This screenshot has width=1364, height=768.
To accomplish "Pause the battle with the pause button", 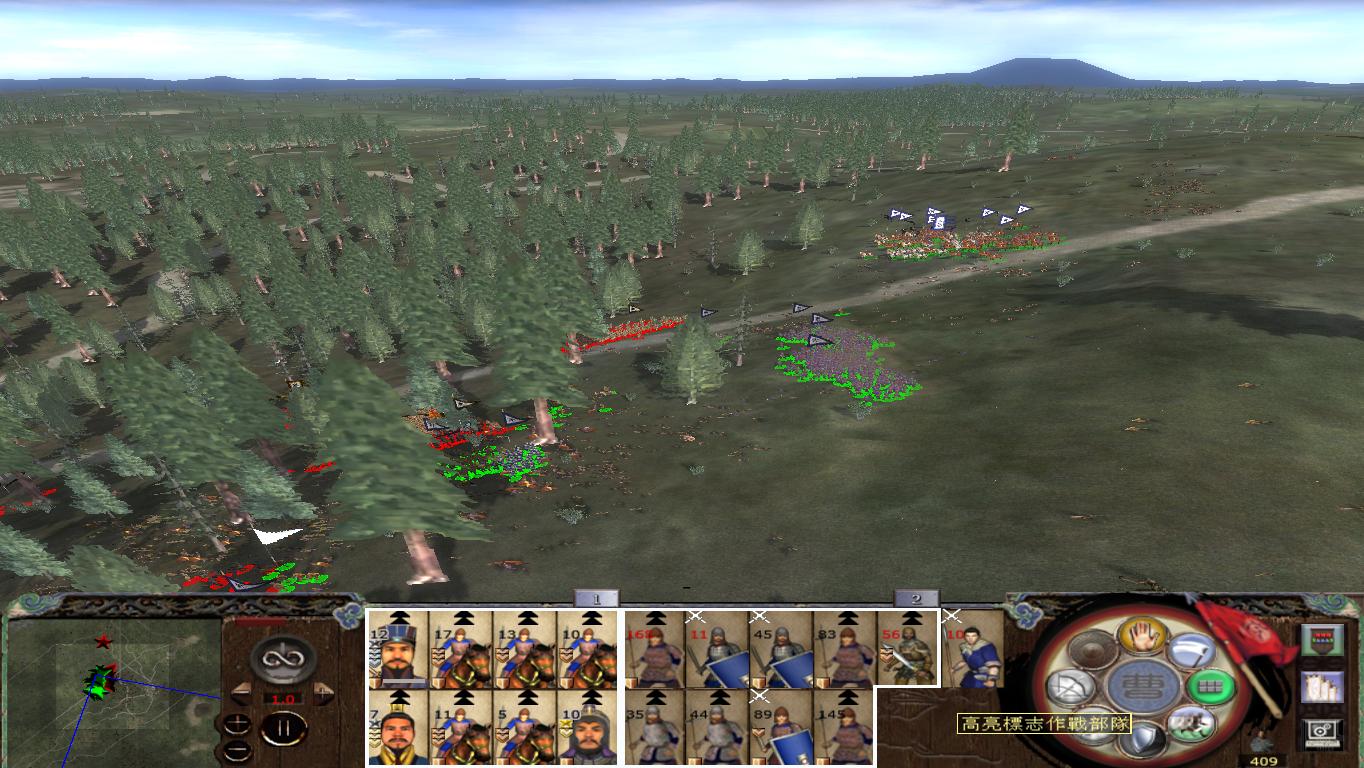I will pos(284,728).
